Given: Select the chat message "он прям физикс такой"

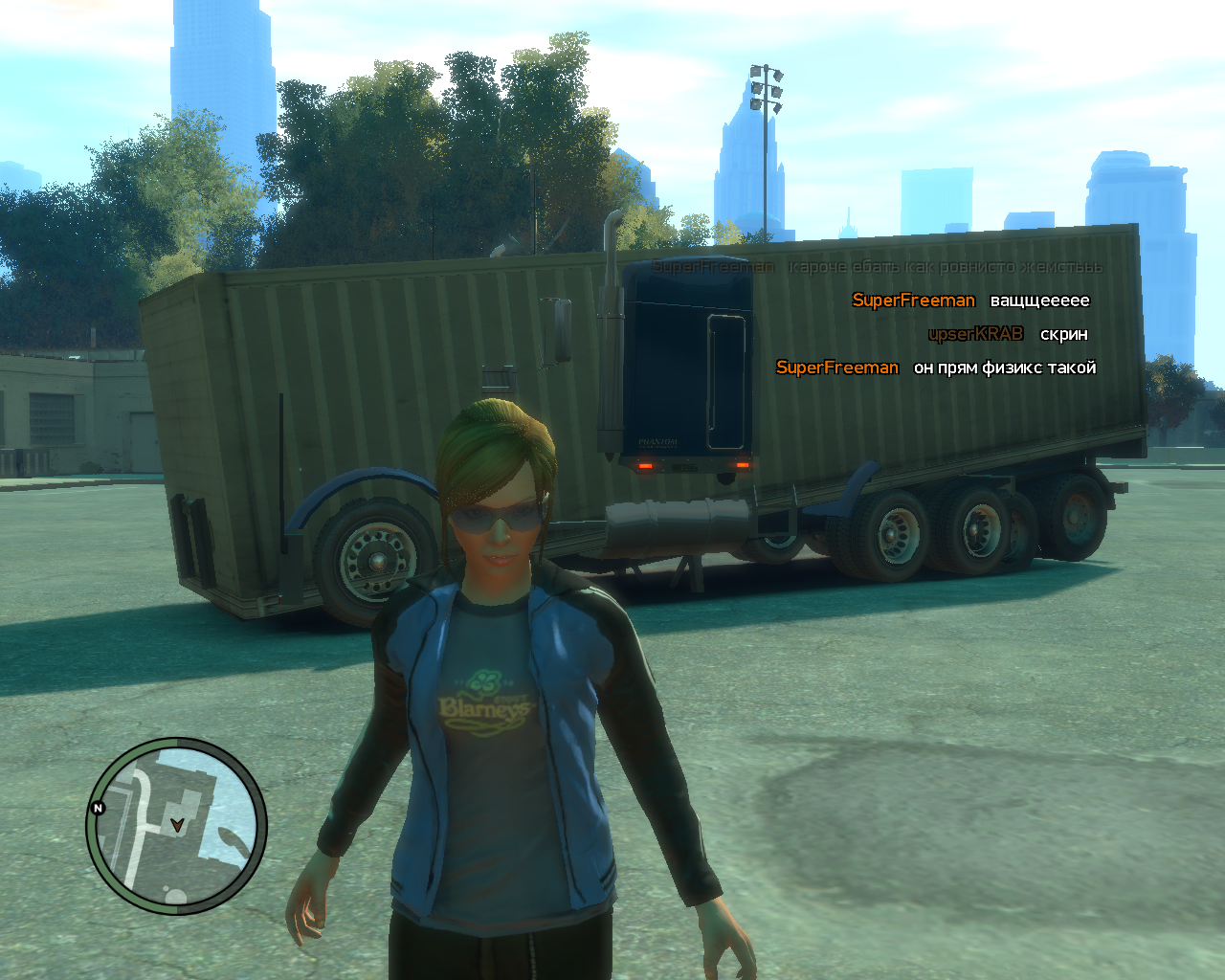Looking at the screenshot, I should (1004, 367).
